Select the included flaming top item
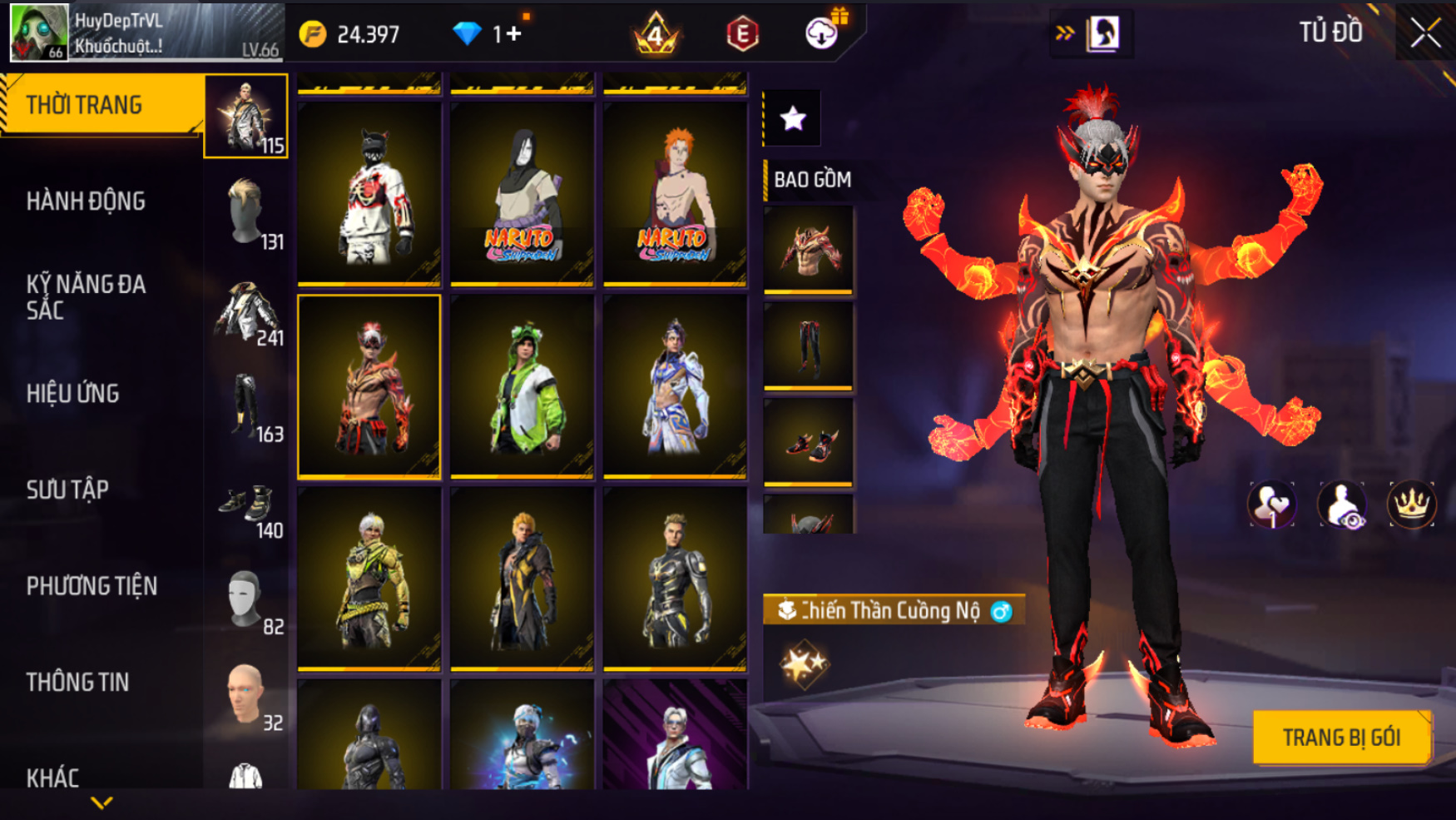 point(808,249)
